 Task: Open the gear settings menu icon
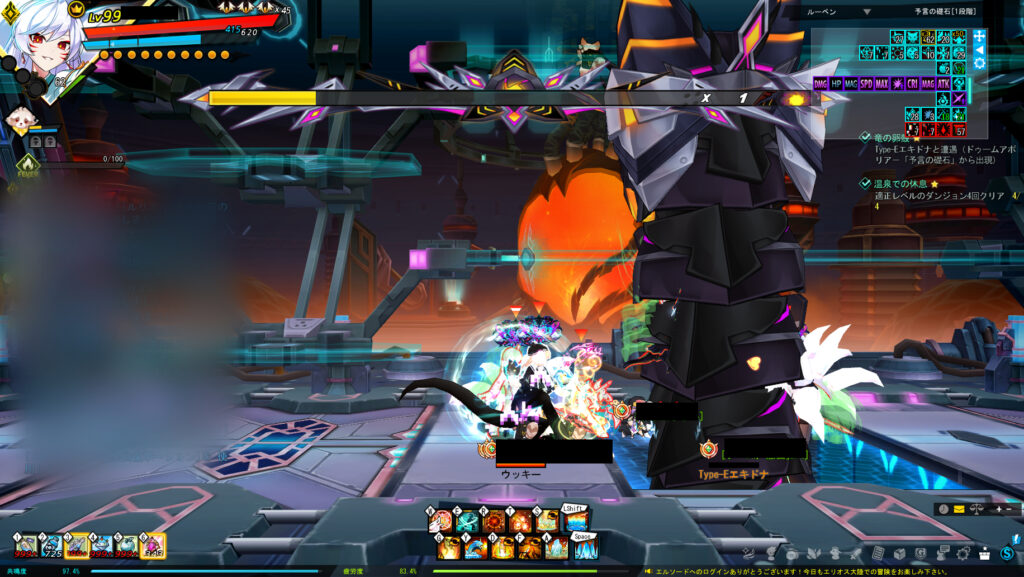point(963,553)
